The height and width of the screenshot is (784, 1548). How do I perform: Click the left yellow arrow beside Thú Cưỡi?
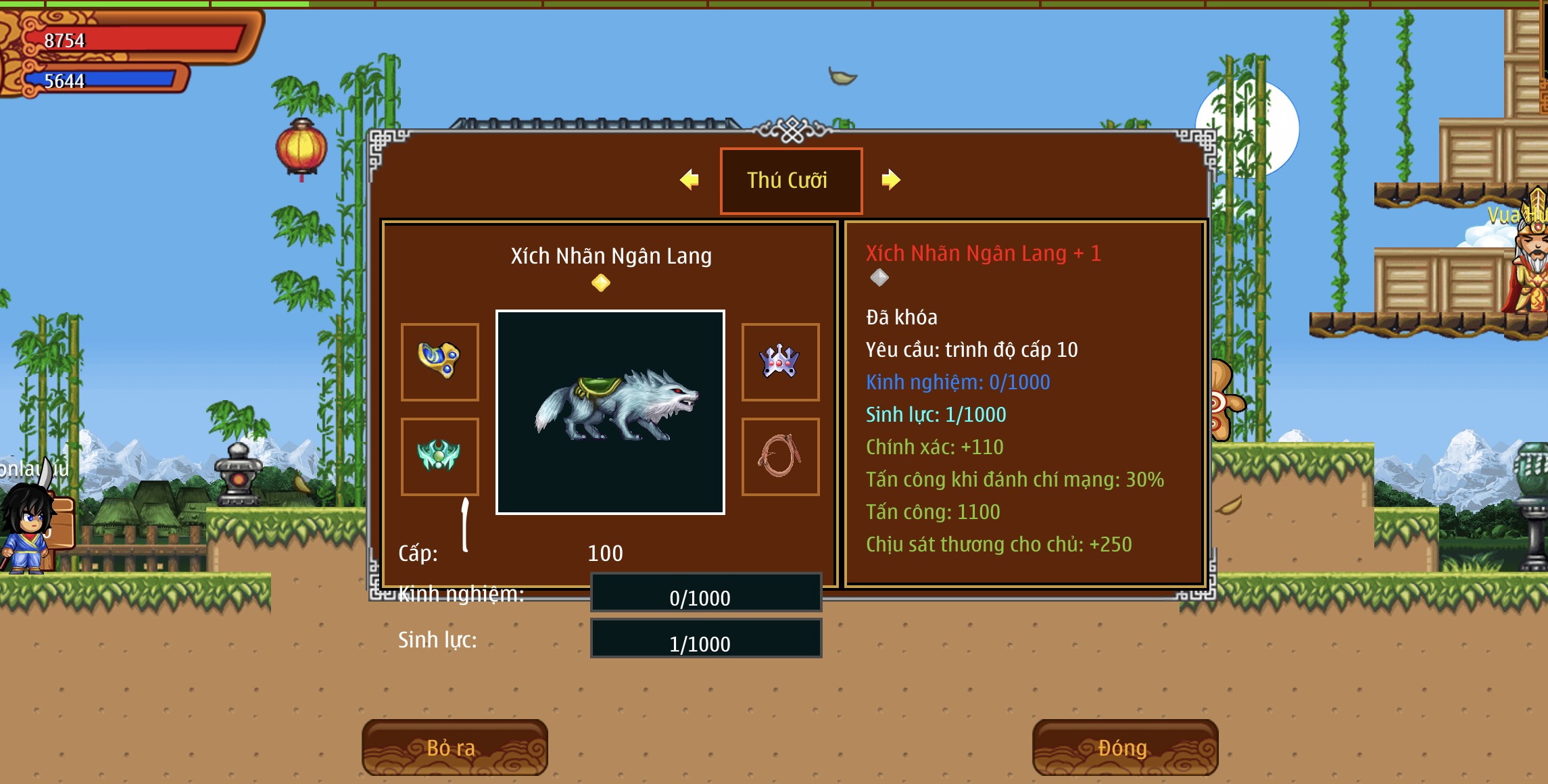[x=689, y=180]
